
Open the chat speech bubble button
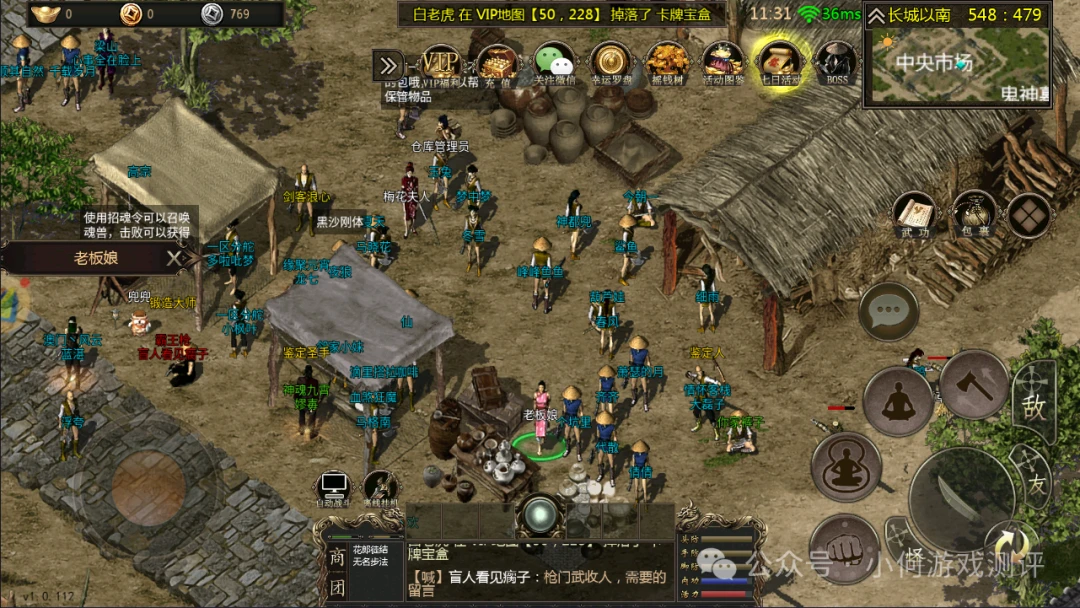tap(888, 312)
